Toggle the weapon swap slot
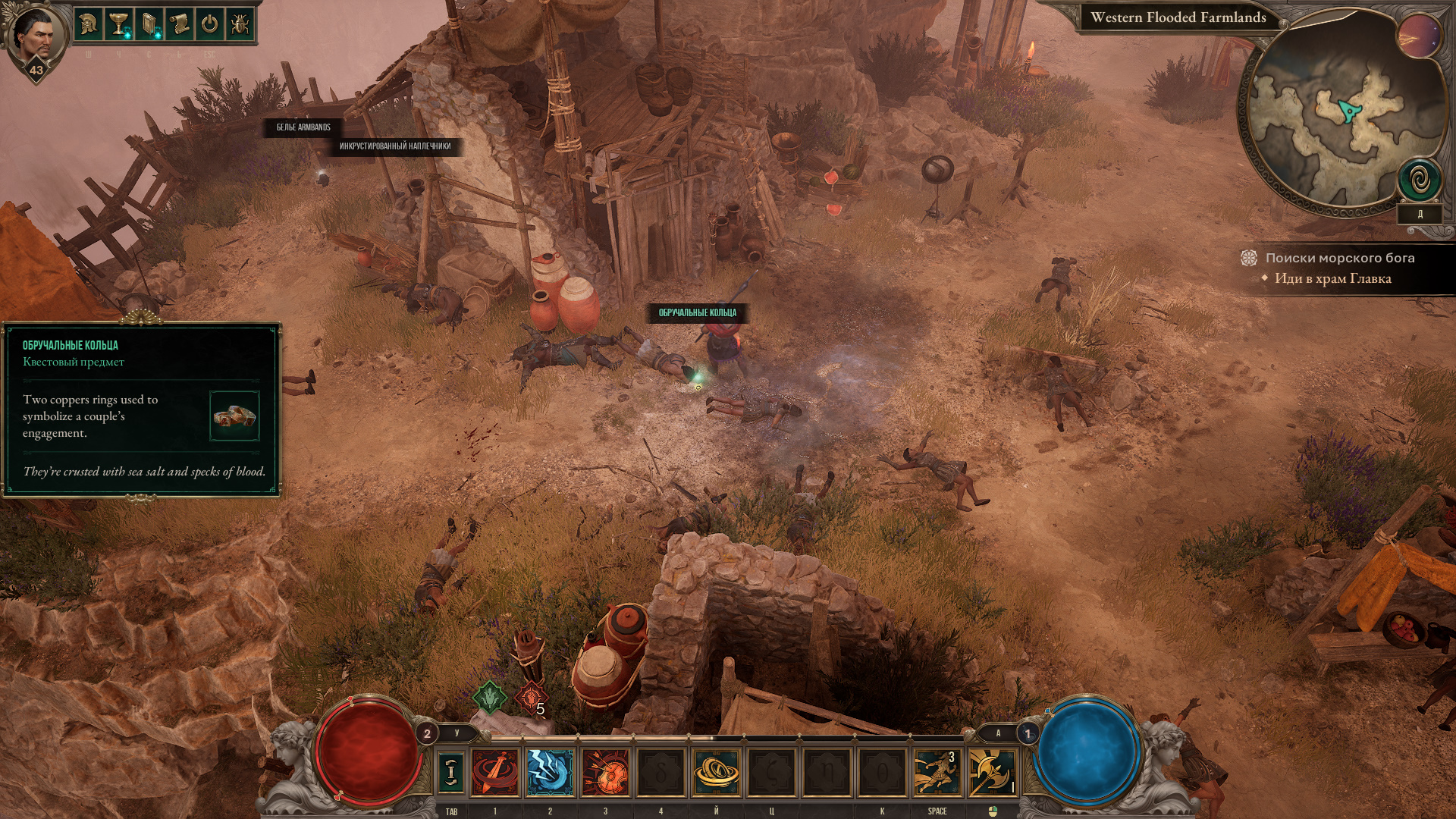This screenshot has height=819, width=1456. (x=451, y=772)
